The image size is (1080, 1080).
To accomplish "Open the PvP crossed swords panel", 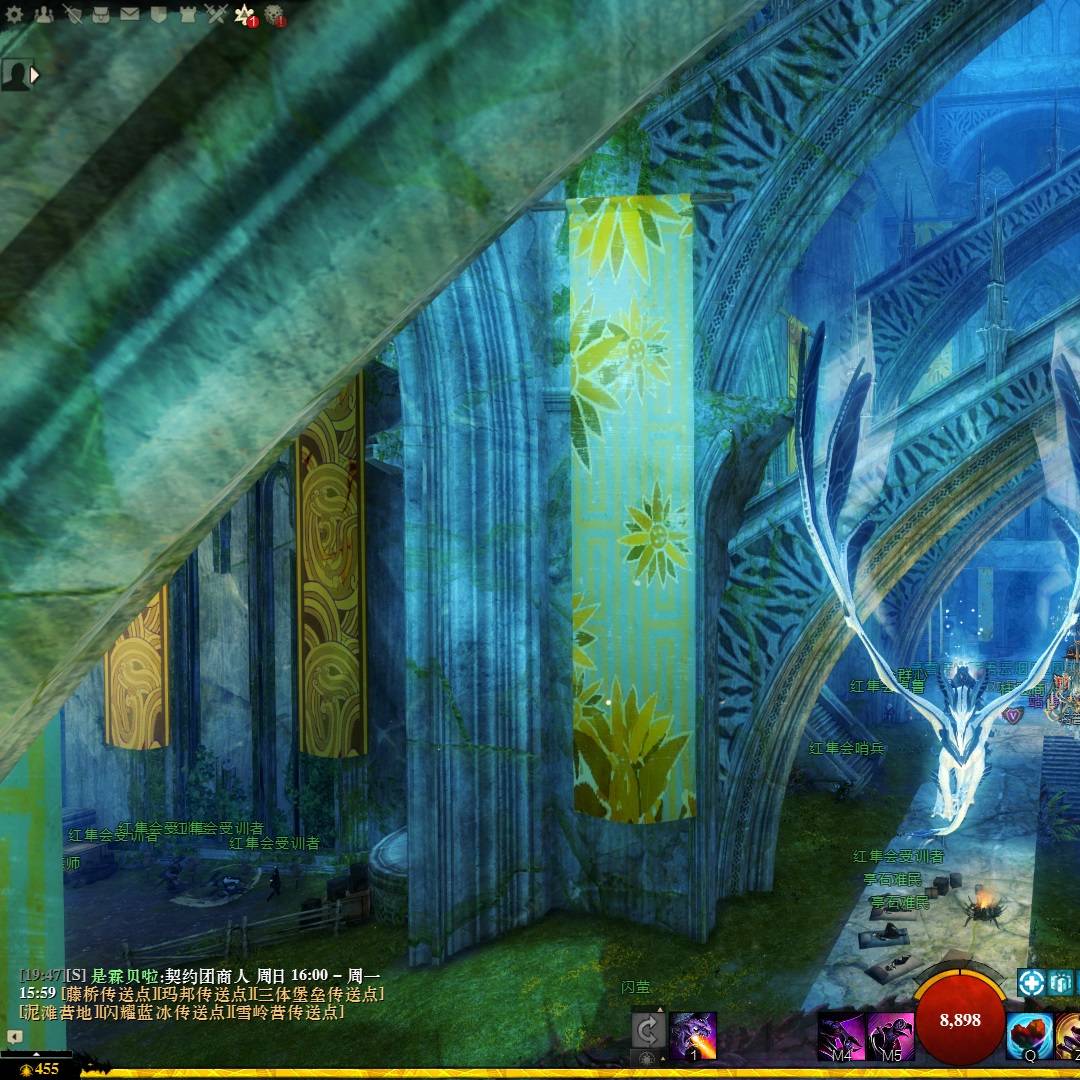I will 216,14.
